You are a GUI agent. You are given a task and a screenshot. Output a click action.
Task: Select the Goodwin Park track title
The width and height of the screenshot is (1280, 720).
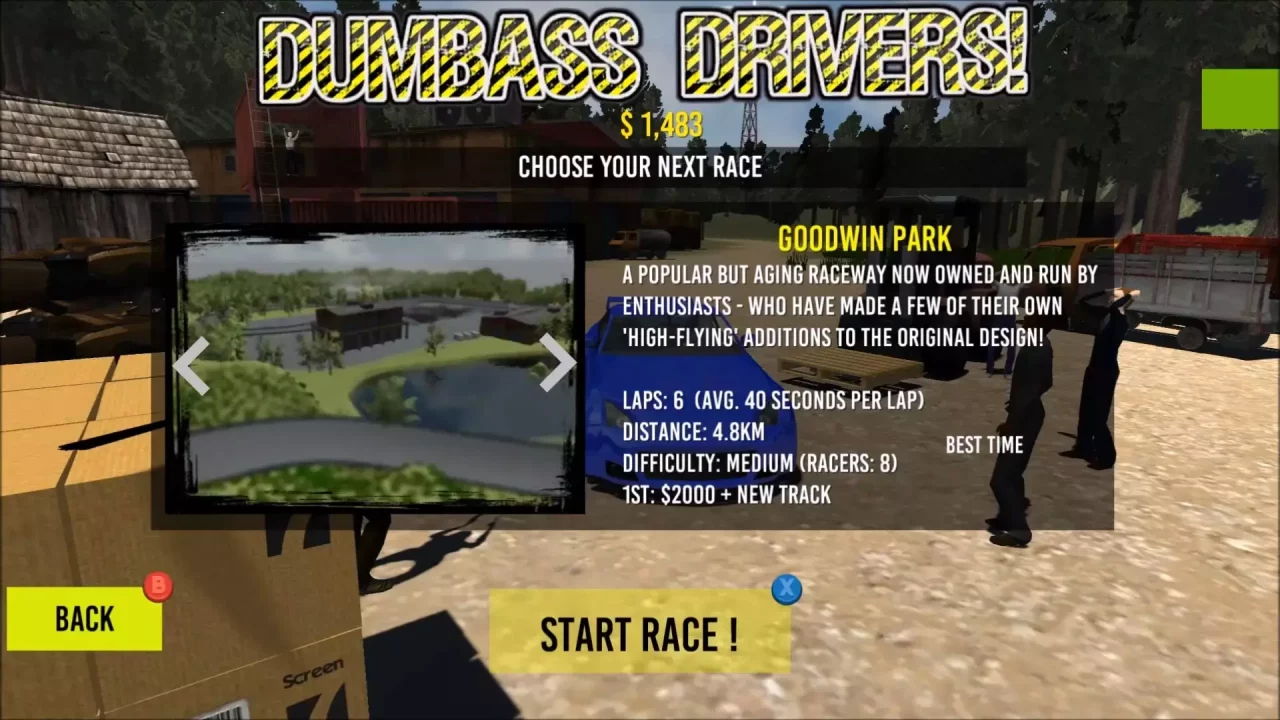point(865,239)
